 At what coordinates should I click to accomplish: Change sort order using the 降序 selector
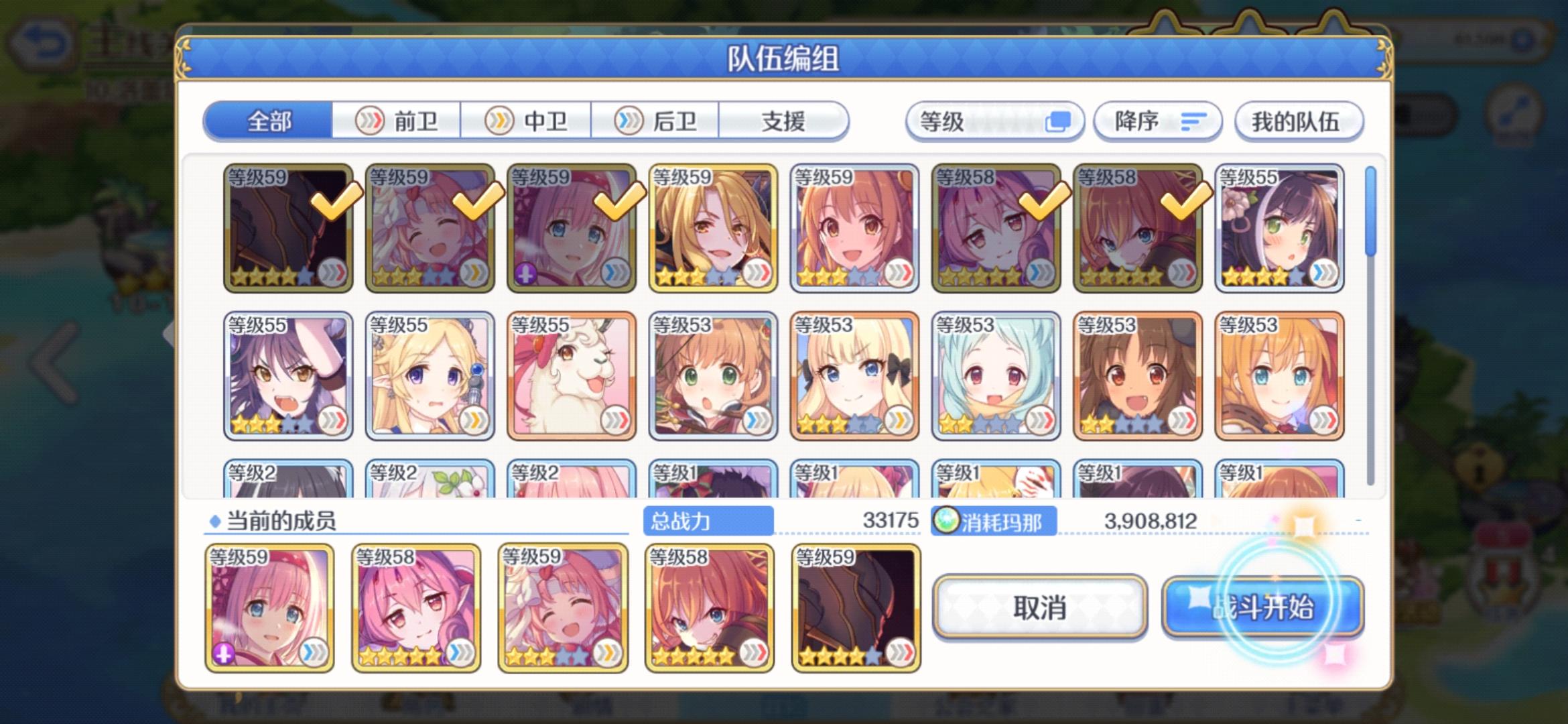point(1157,121)
